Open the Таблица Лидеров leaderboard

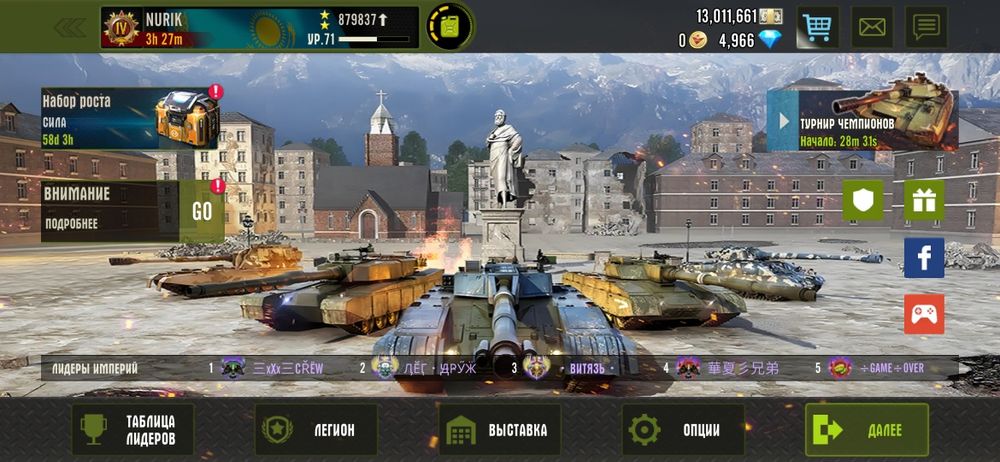(132, 430)
